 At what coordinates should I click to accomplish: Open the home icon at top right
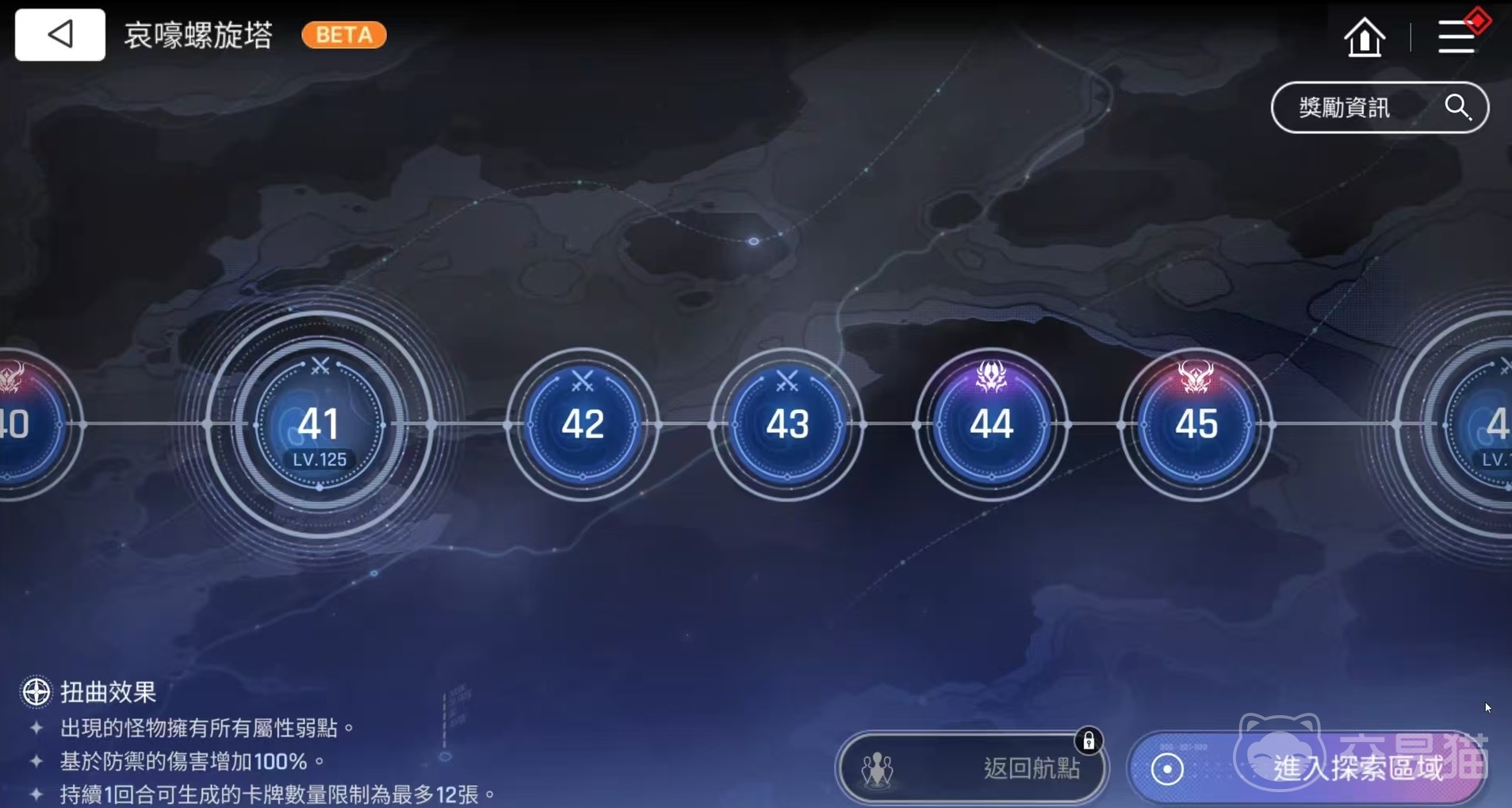[1365, 36]
